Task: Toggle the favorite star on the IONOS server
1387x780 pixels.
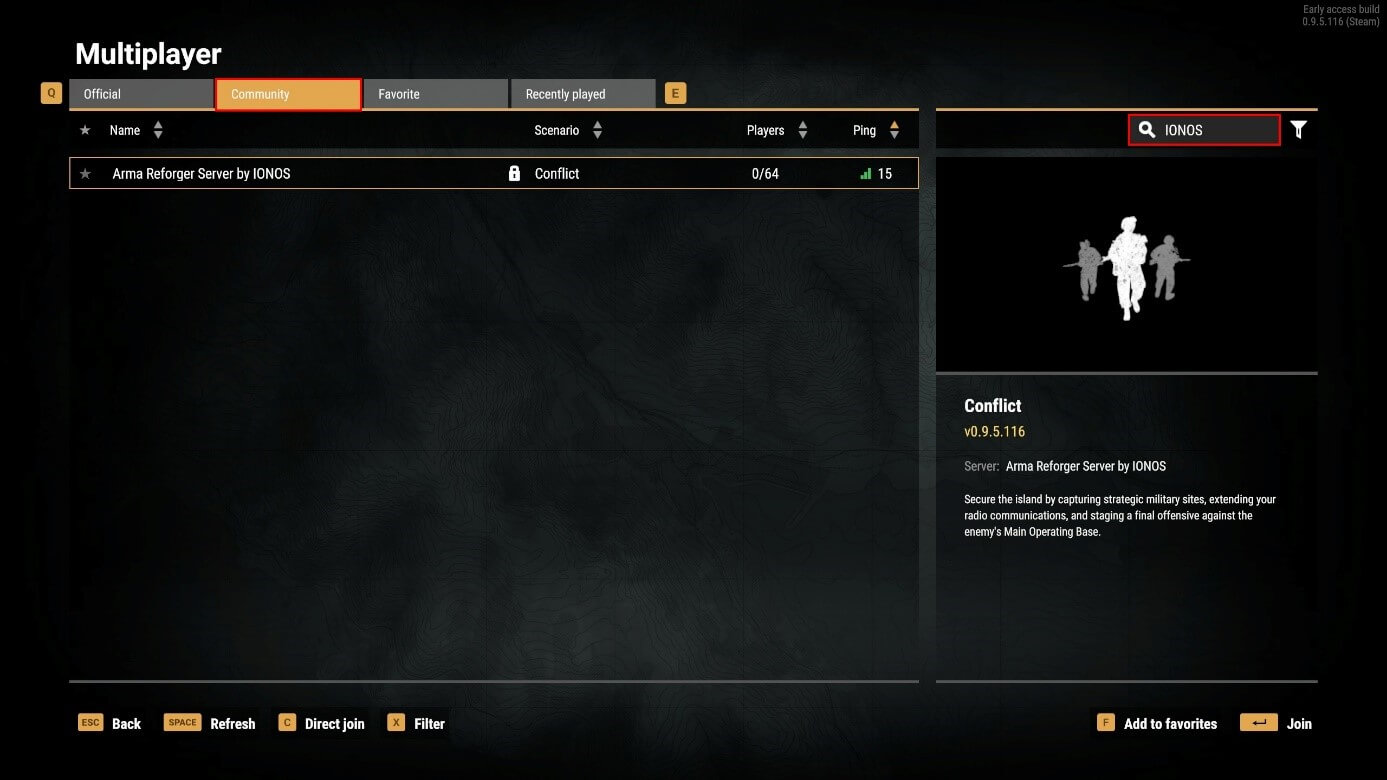Action: [x=85, y=174]
